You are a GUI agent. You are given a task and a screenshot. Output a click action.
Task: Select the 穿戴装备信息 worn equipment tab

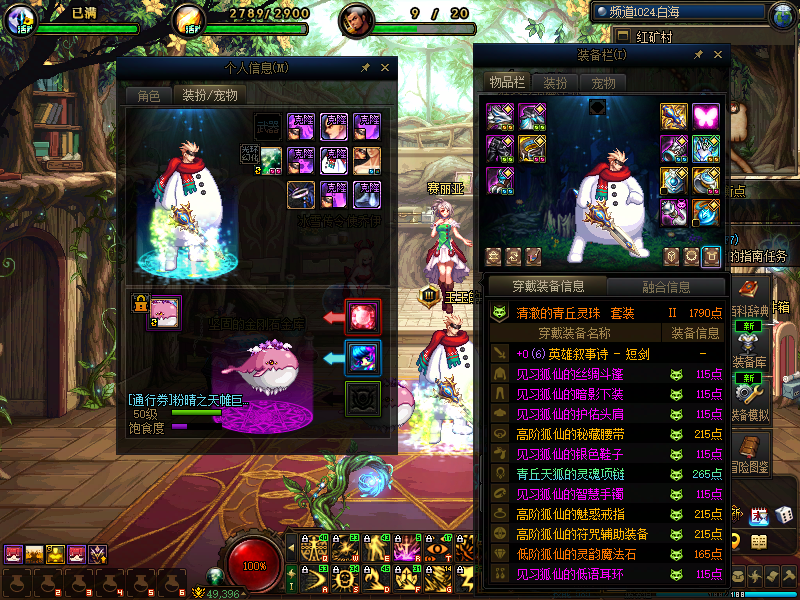click(x=548, y=287)
